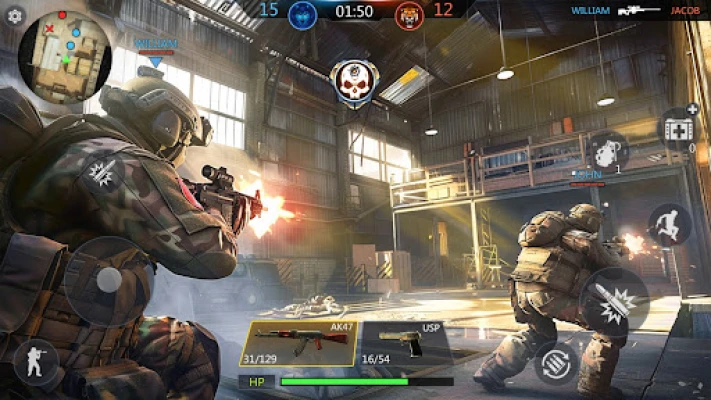
Task: Tap the circular minimap
Action: [65, 55]
